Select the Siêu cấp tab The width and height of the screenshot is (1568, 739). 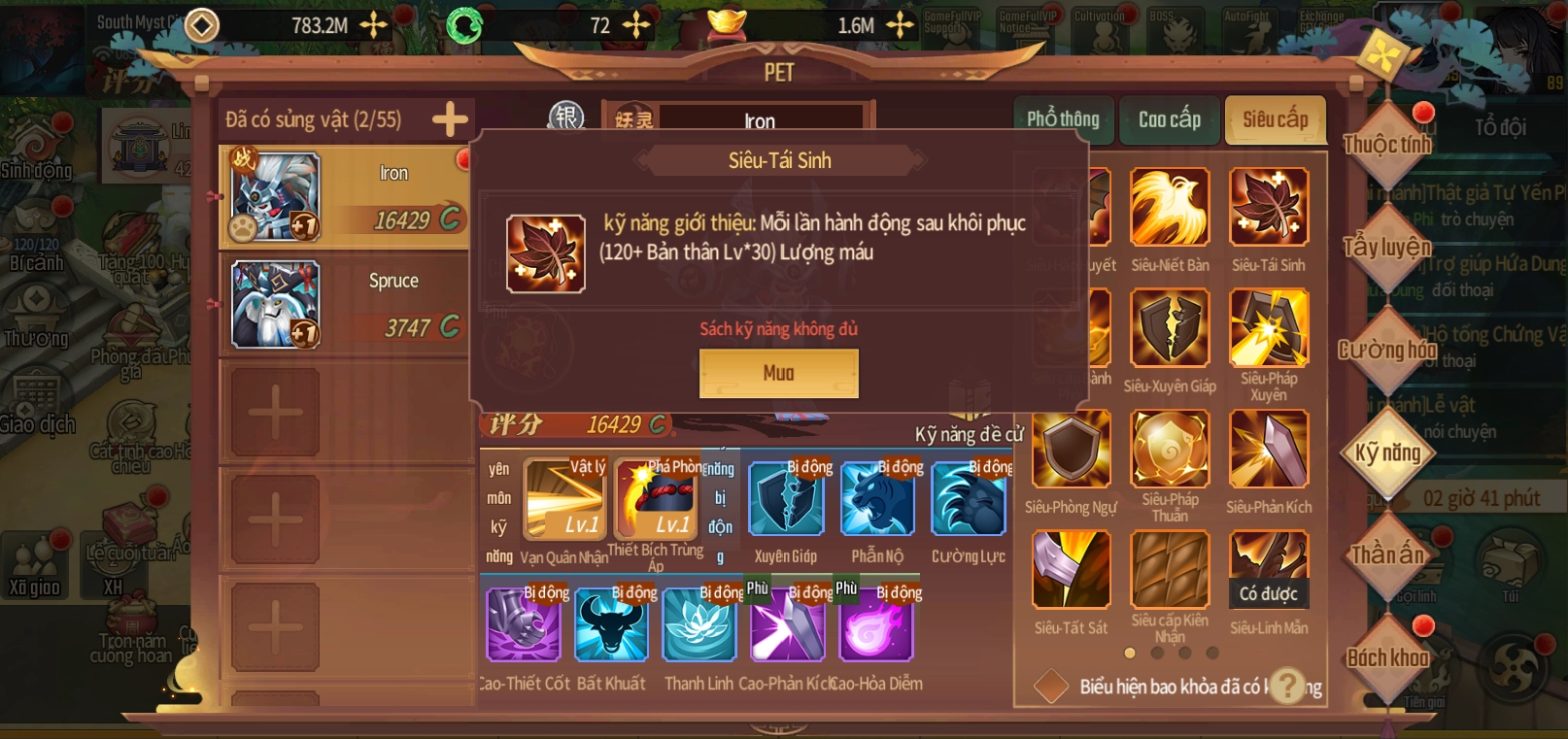1275,119
